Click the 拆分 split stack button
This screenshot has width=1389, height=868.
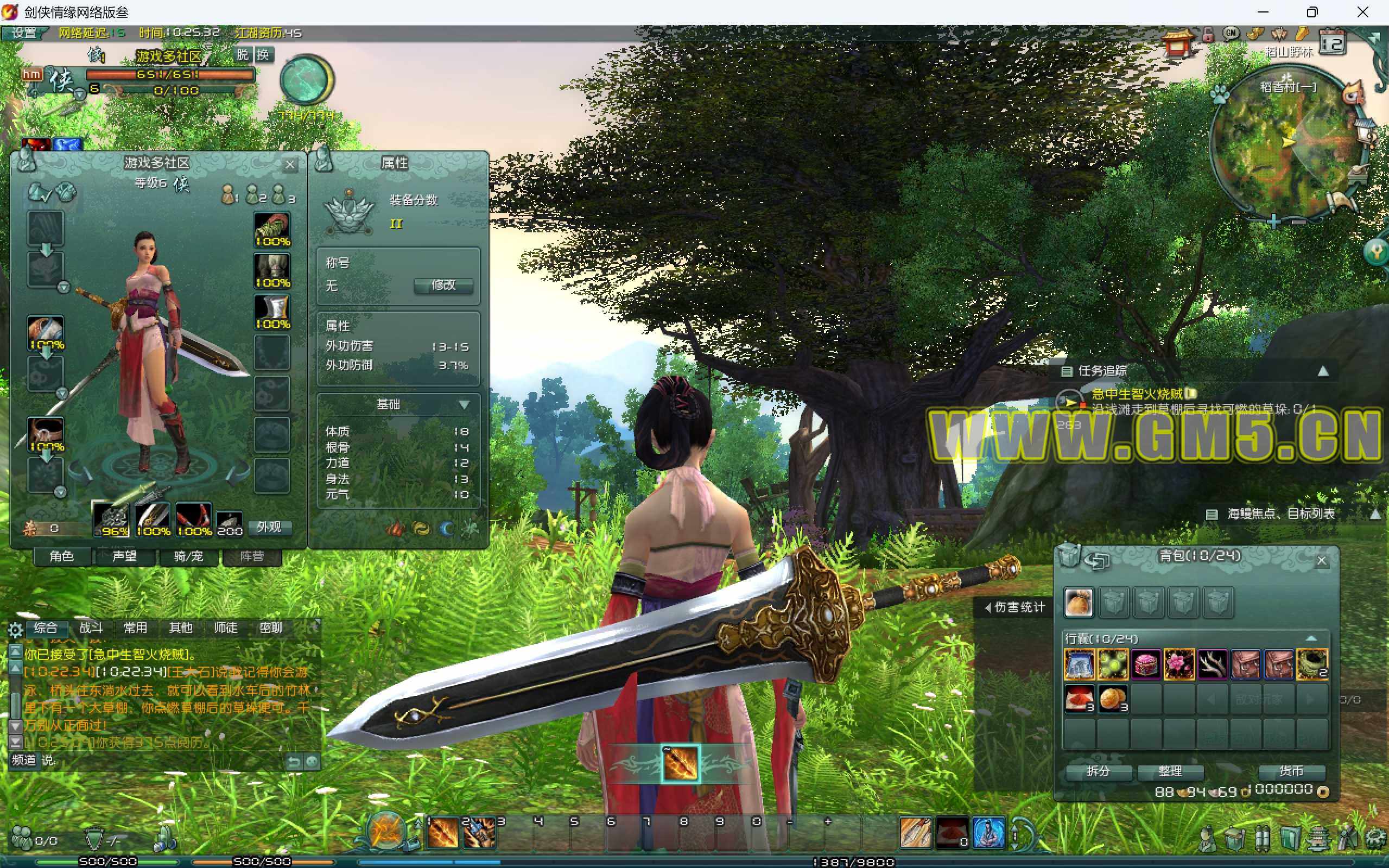click(1098, 771)
